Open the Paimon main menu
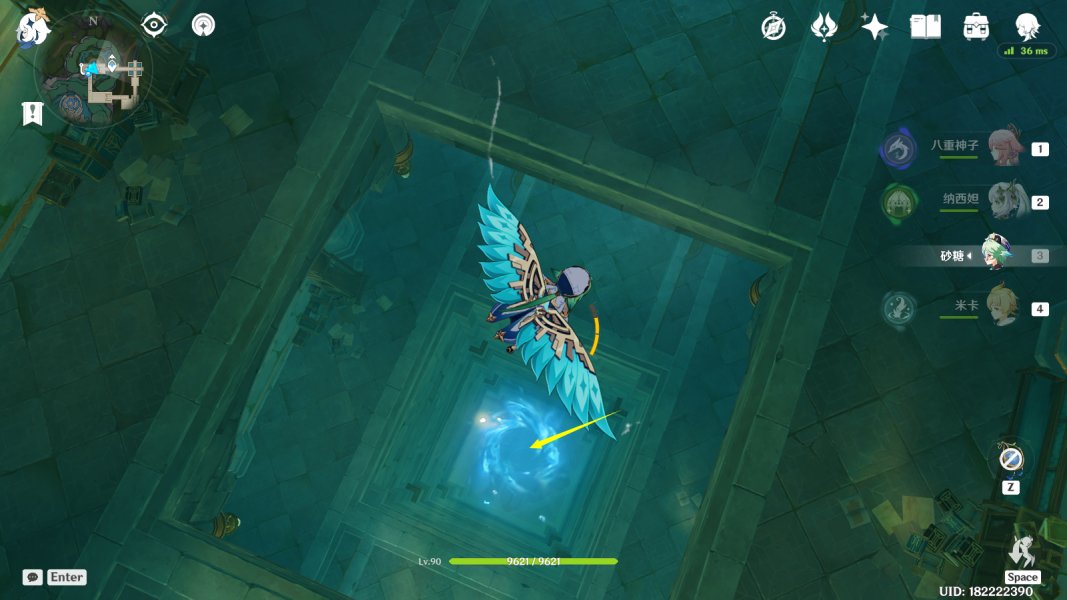Viewport: 1067px width, 600px height. (33, 27)
